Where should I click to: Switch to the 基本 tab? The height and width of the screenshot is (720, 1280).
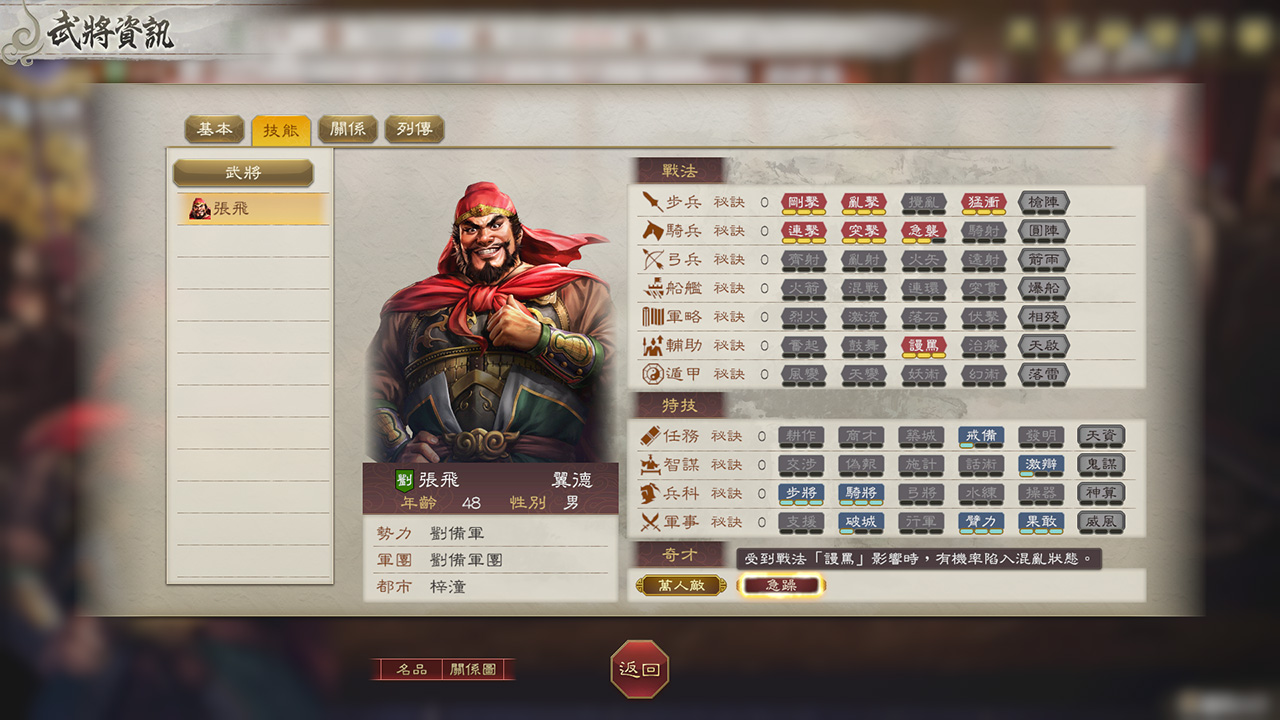215,129
